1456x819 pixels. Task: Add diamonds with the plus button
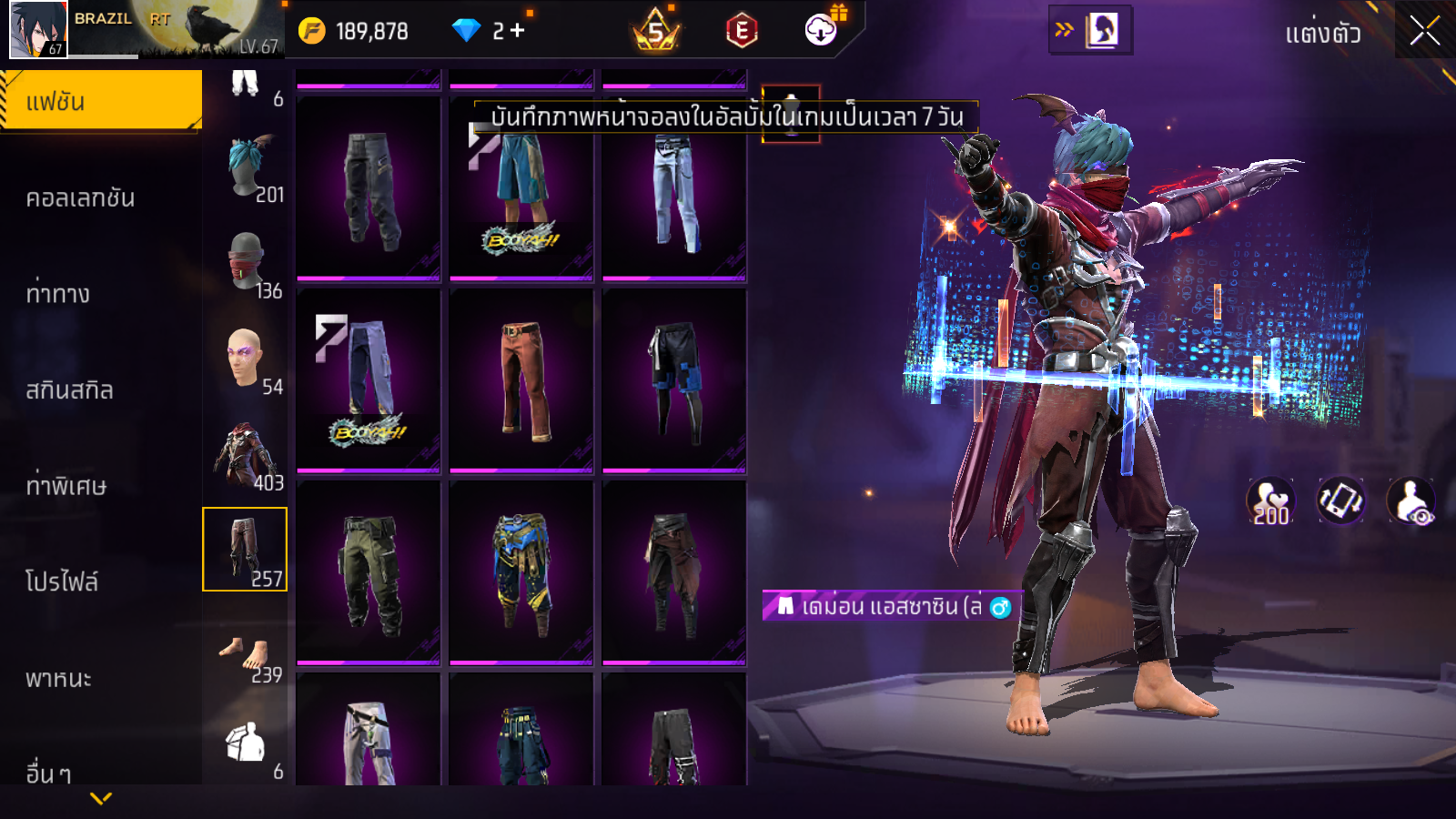tap(518, 31)
